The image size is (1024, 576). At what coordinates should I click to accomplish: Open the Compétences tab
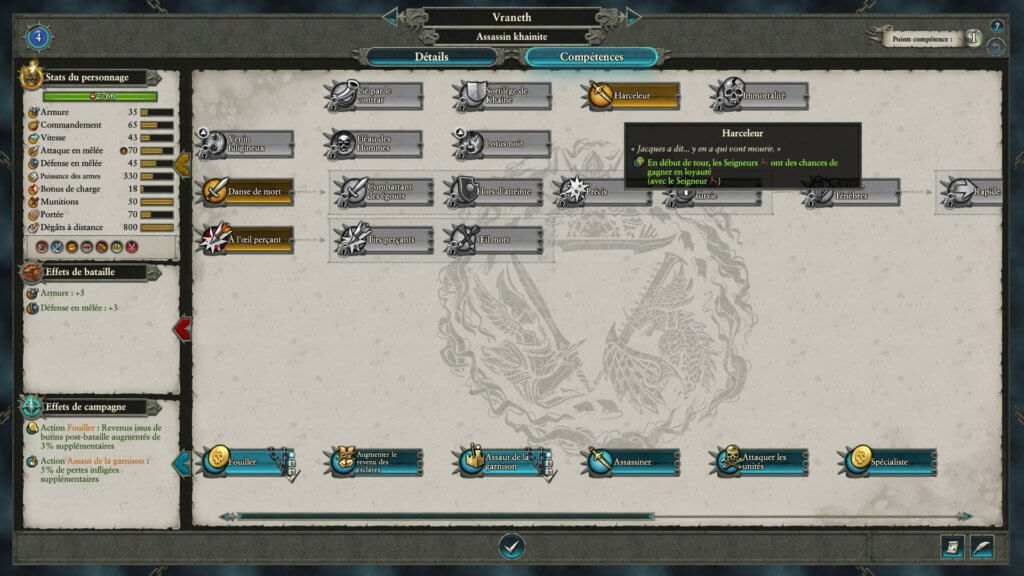coord(591,57)
